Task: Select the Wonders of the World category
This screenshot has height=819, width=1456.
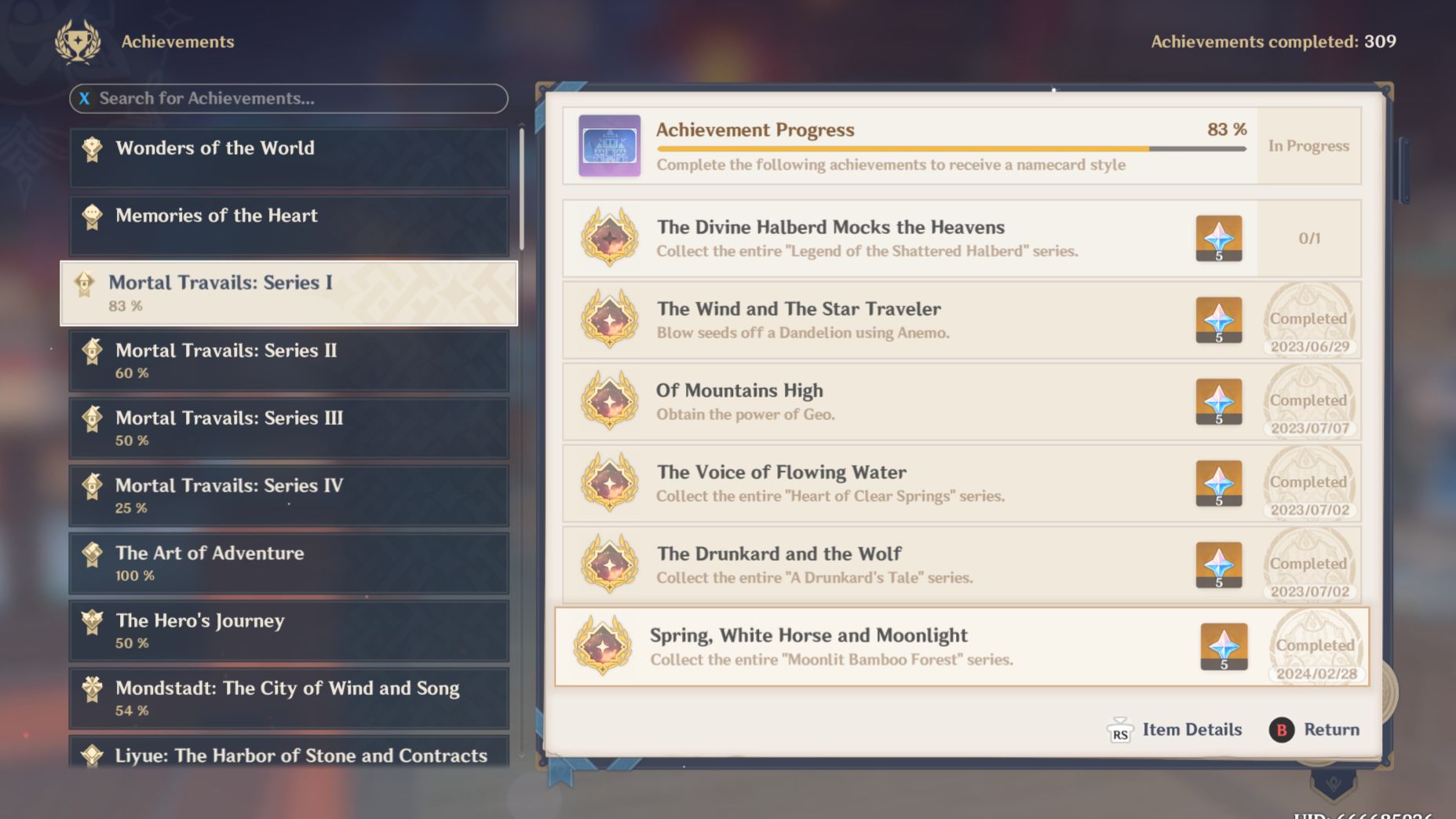Action: [x=289, y=157]
